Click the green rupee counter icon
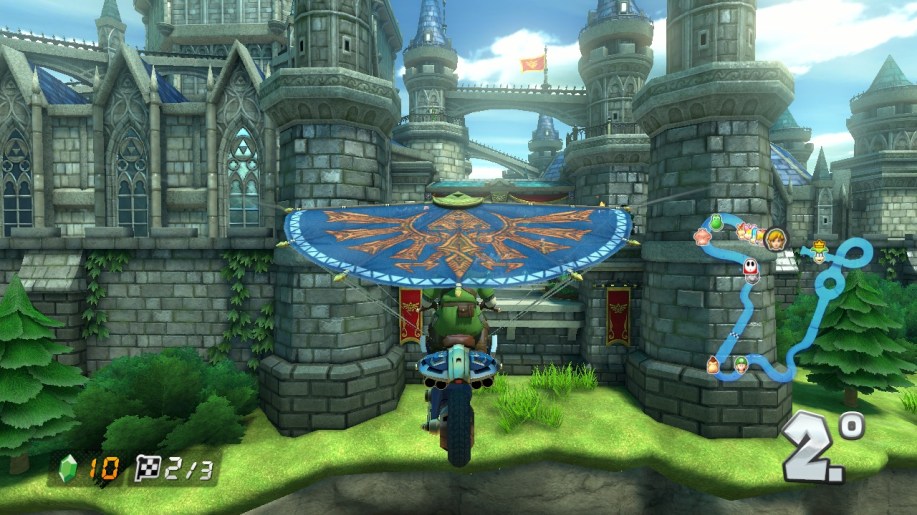Viewport: 917px width, 515px height. click(x=69, y=465)
